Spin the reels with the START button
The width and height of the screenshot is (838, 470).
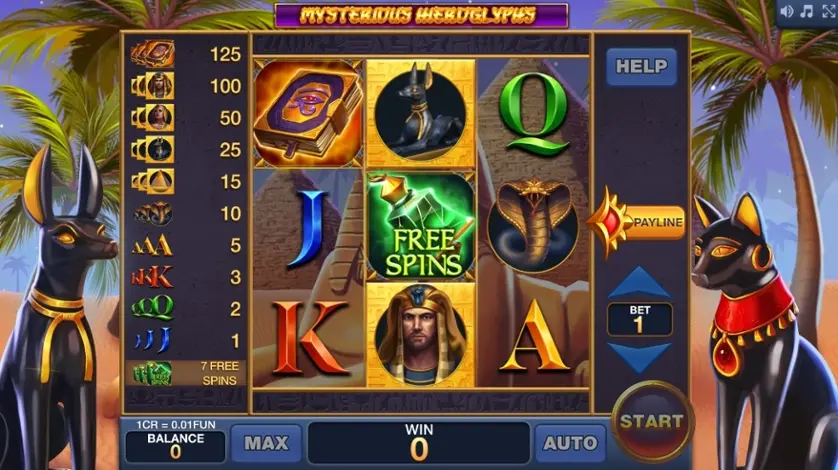(x=651, y=421)
